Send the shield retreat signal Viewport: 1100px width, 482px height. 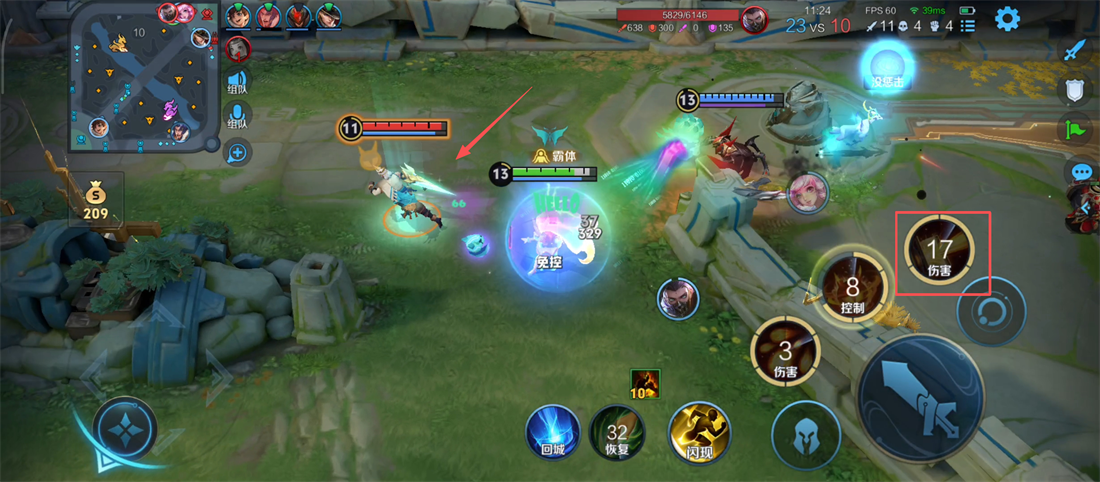(x=1075, y=90)
